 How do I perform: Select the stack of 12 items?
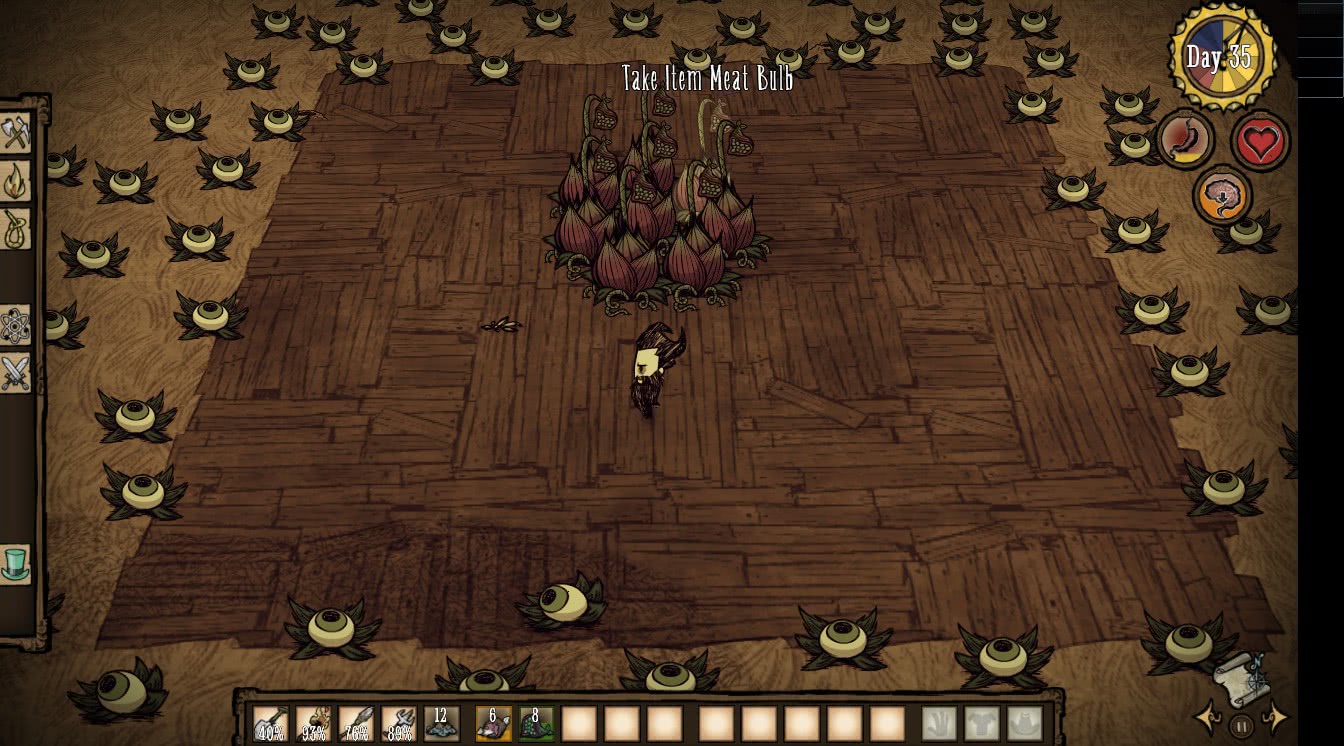tap(441, 723)
